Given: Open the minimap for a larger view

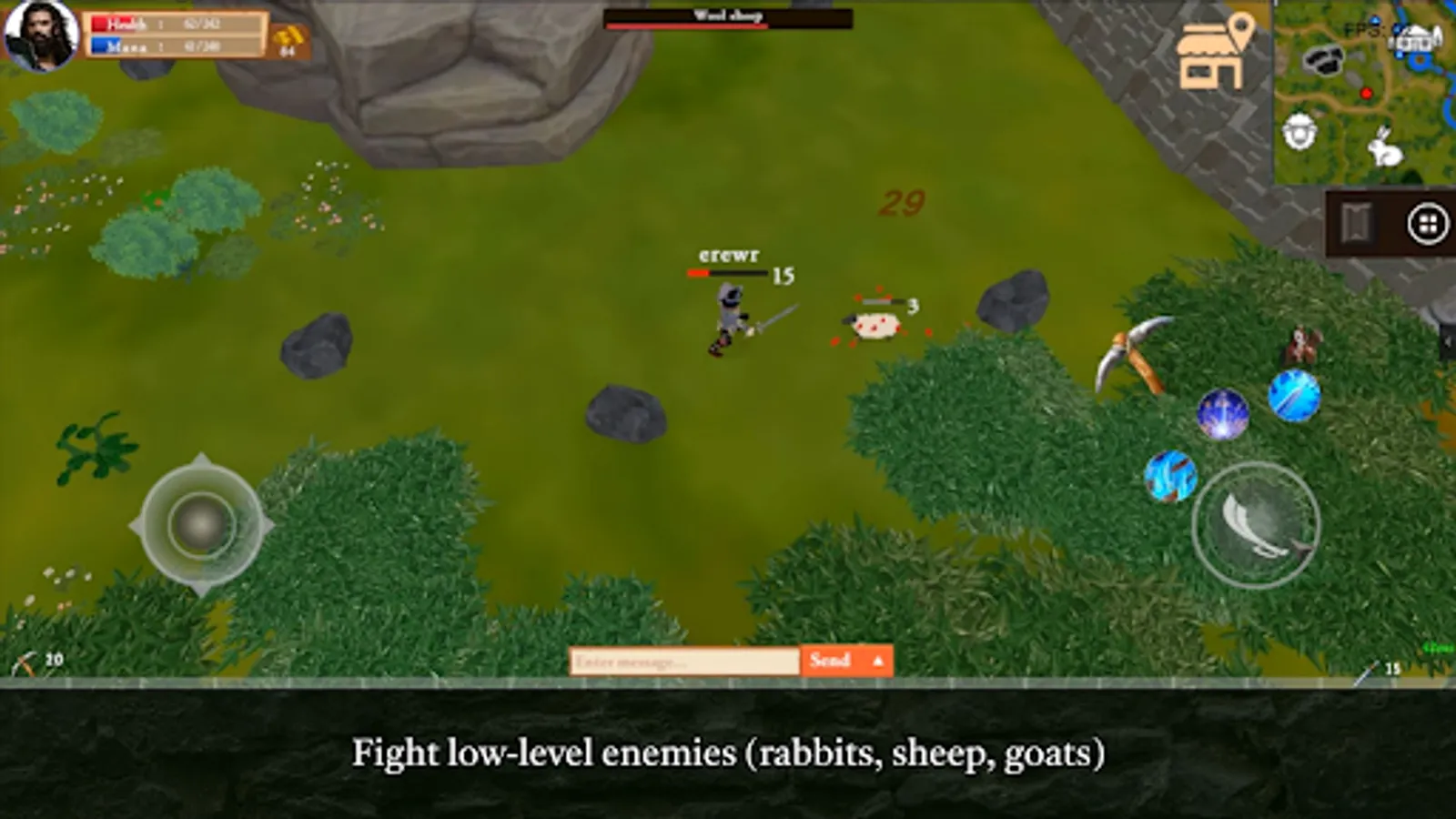Looking at the screenshot, I should tap(1365, 91).
